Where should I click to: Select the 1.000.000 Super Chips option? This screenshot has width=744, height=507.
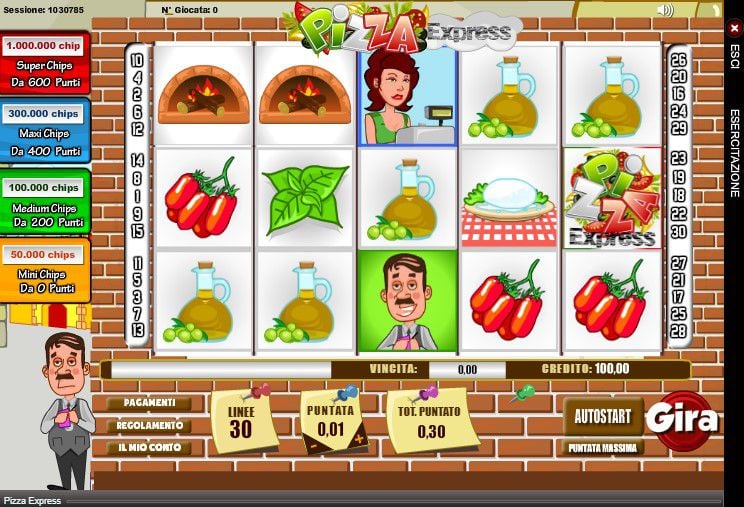coord(44,62)
